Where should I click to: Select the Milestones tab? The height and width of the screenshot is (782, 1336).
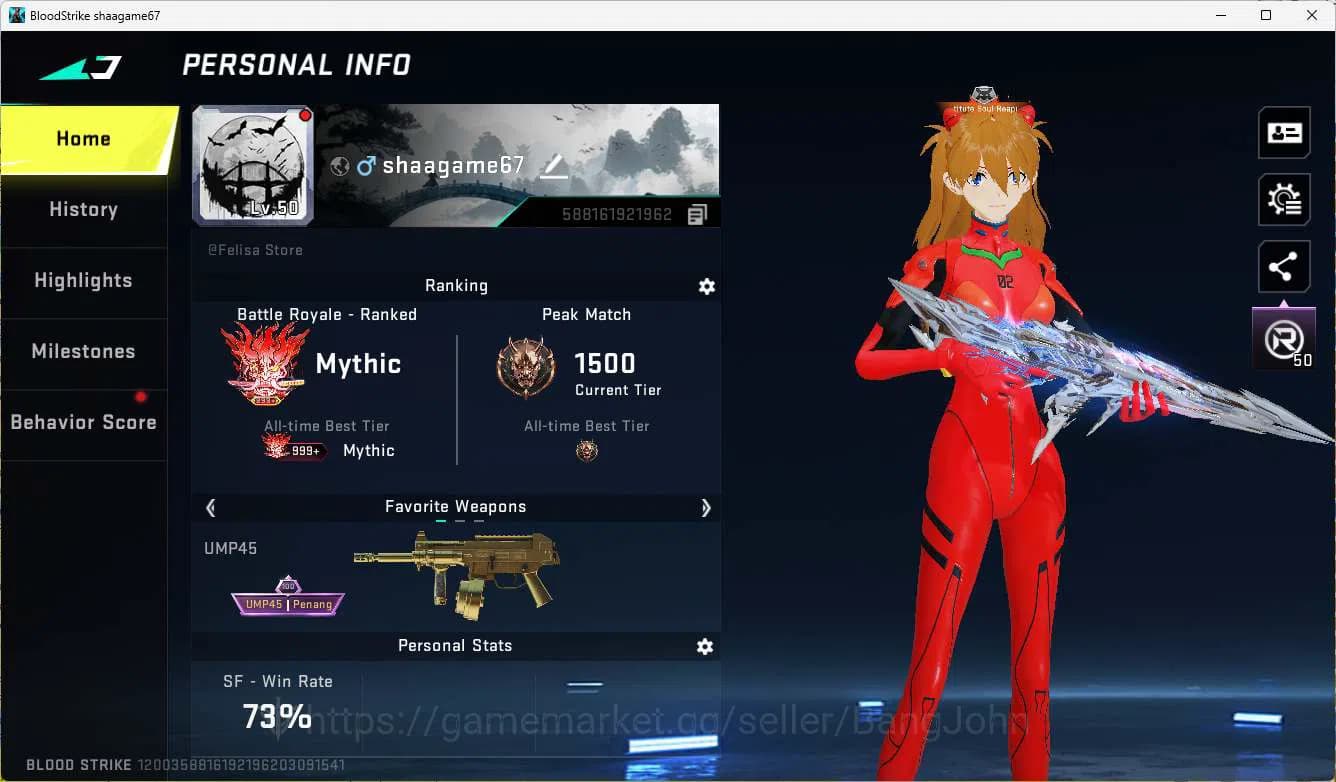coord(83,352)
